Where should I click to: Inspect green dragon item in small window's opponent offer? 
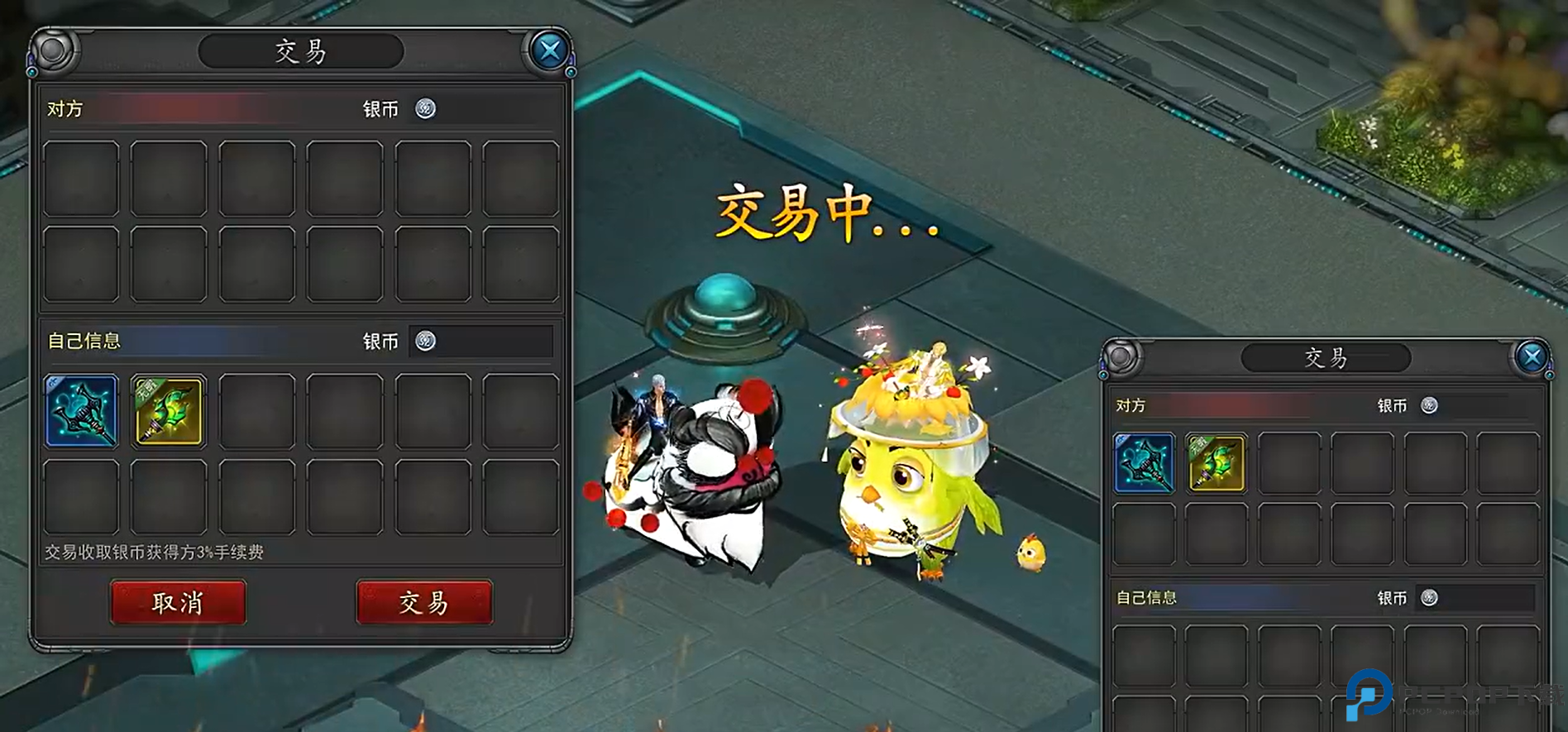[1216, 463]
